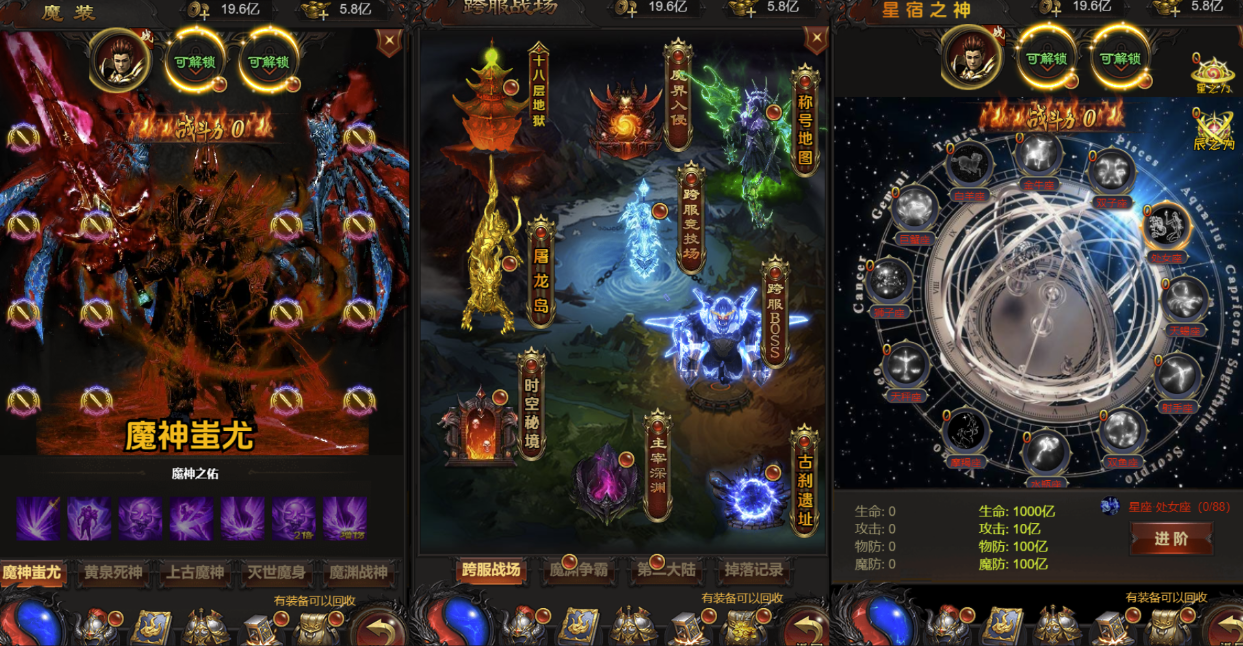Open the 上古魔神 tab

195,573
